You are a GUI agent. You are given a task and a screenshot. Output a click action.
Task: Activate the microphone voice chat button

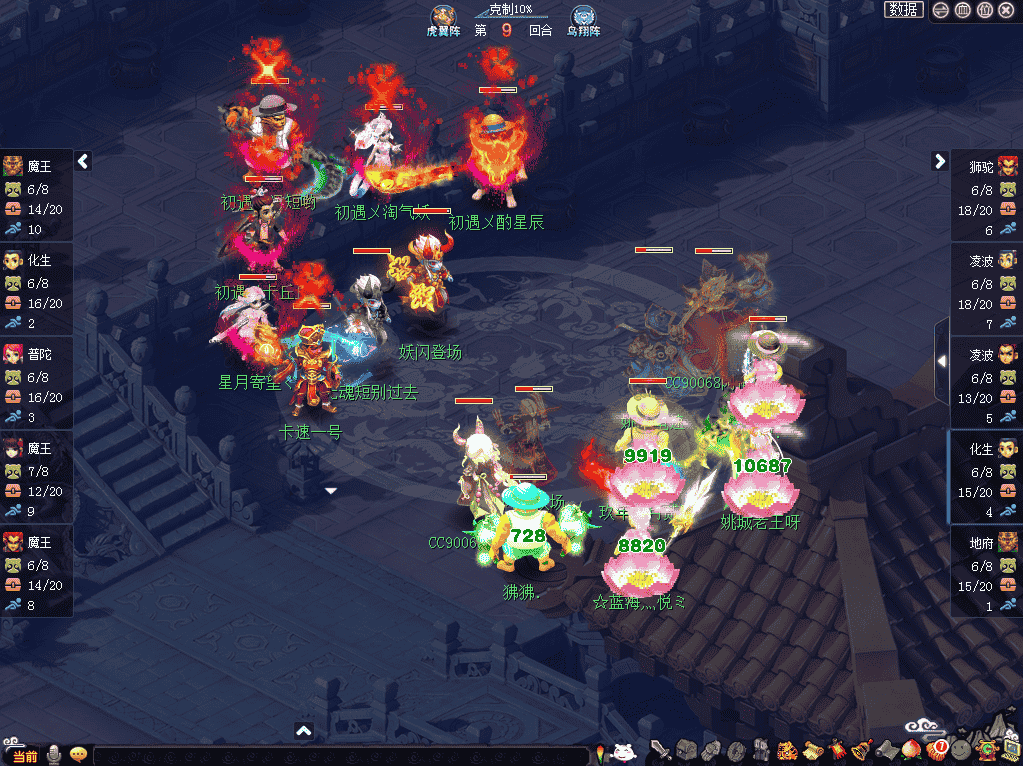click(x=54, y=755)
